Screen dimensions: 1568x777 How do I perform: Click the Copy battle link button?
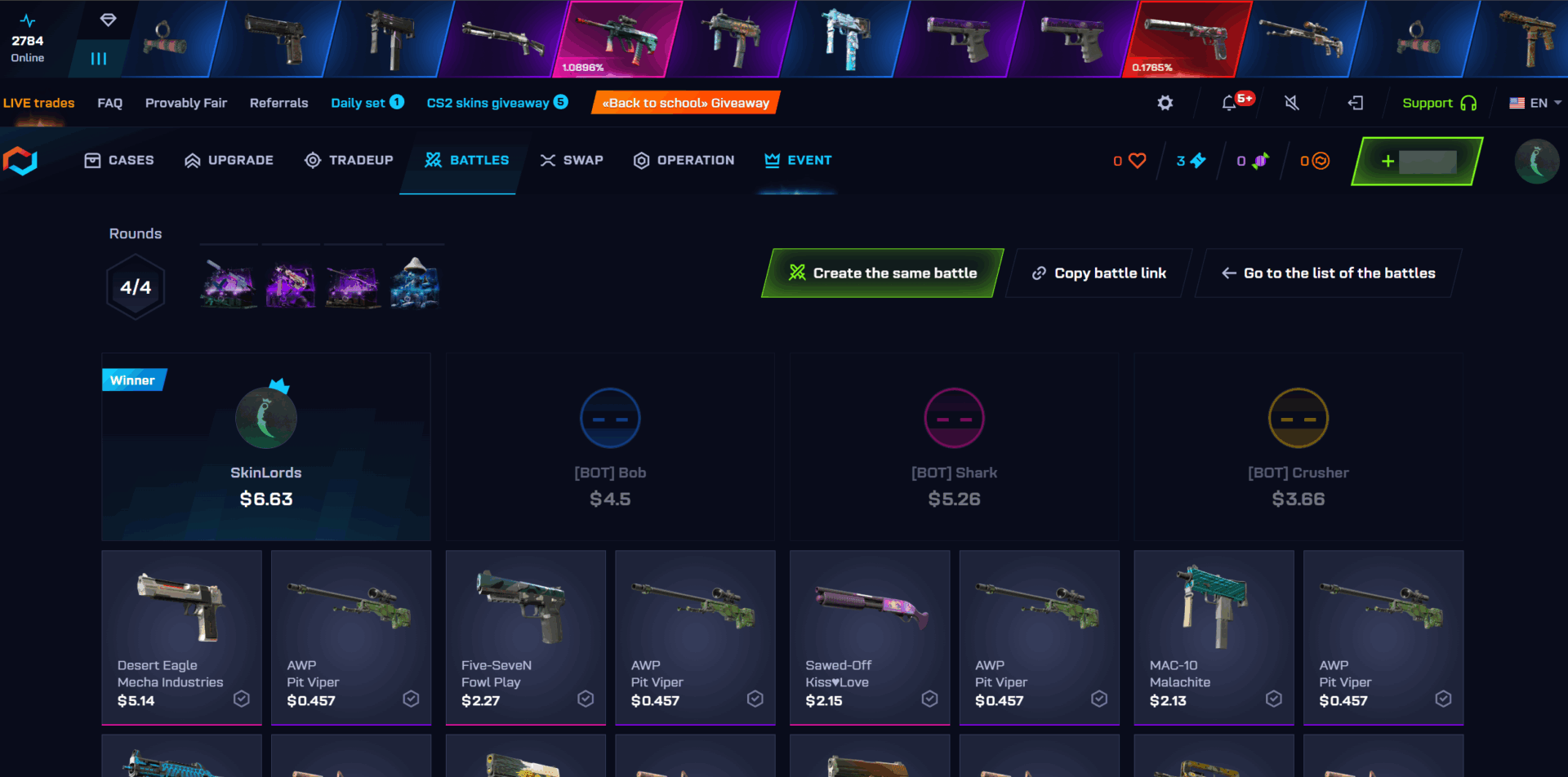pyautogui.click(x=1098, y=273)
